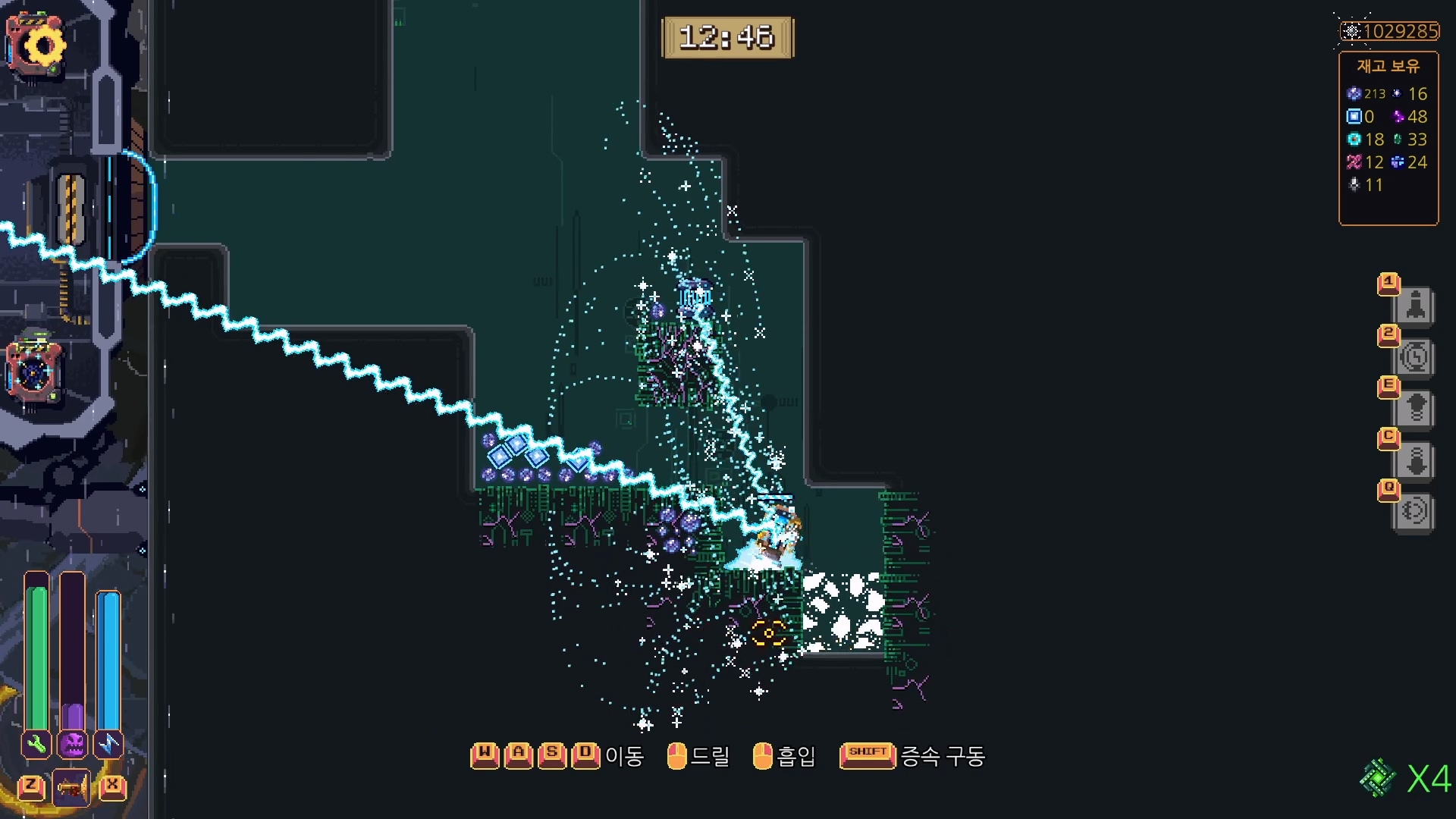Select the drill weapon slot
This screenshot has height=819, width=1456.
pos(71,789)
